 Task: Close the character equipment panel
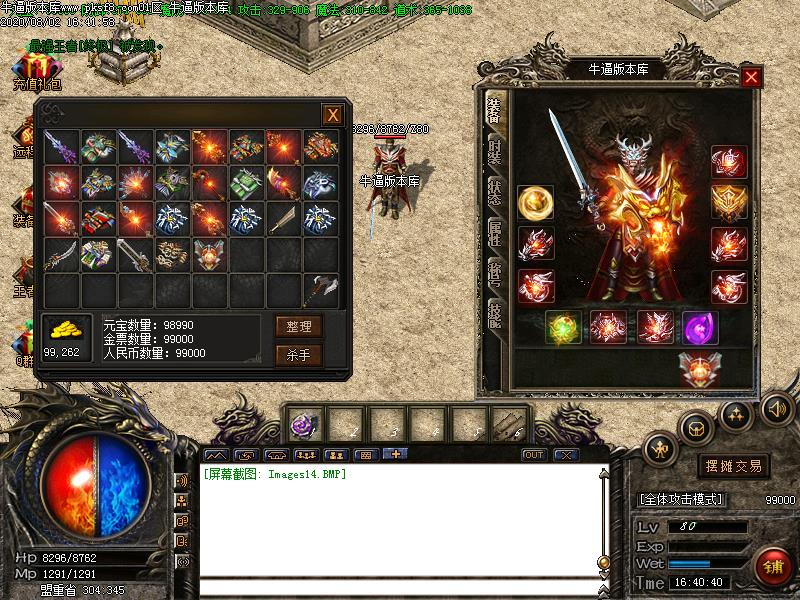[x=752, y=77]
